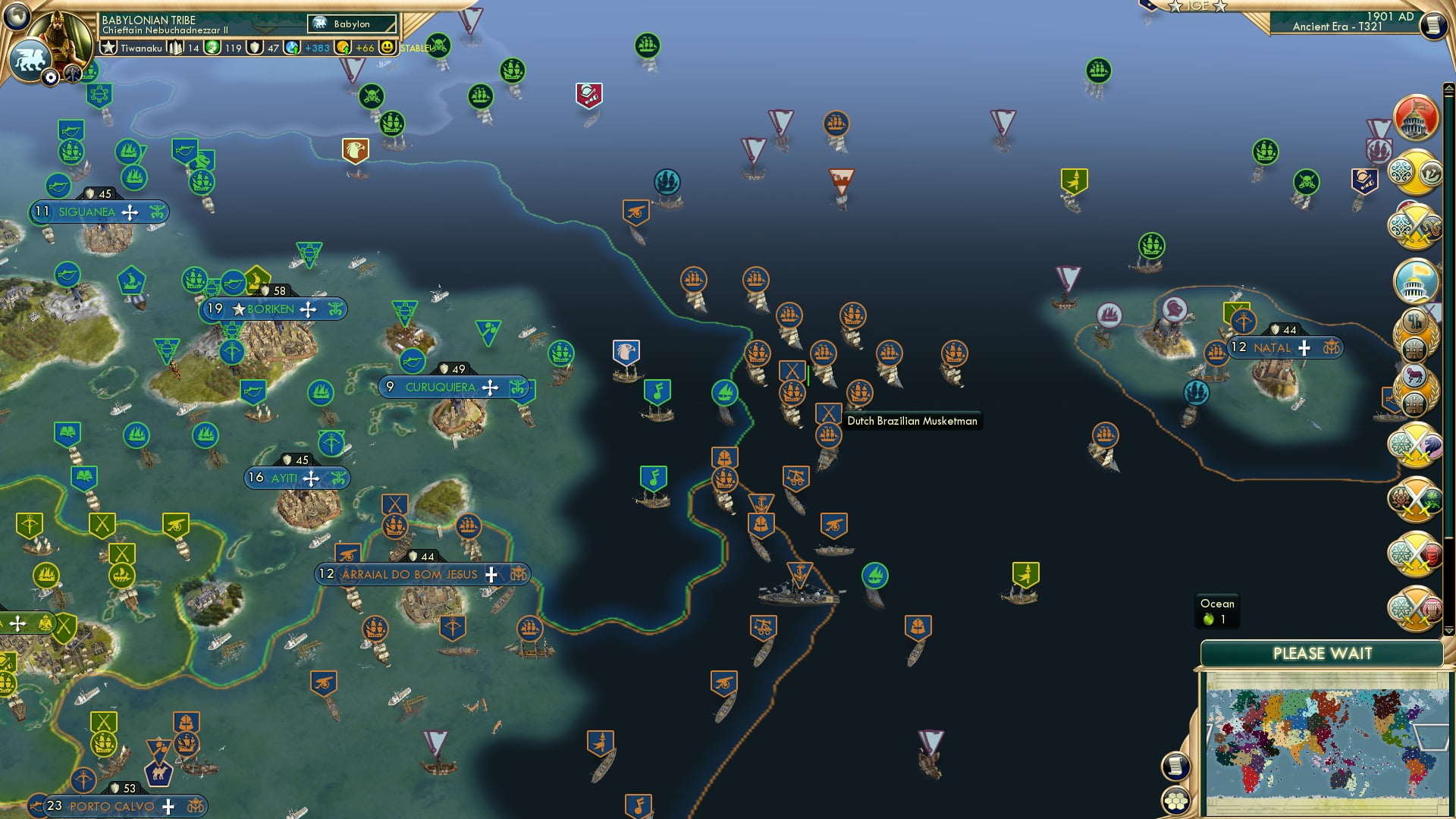Click the happiness smiley face indicator

[387, 47]
